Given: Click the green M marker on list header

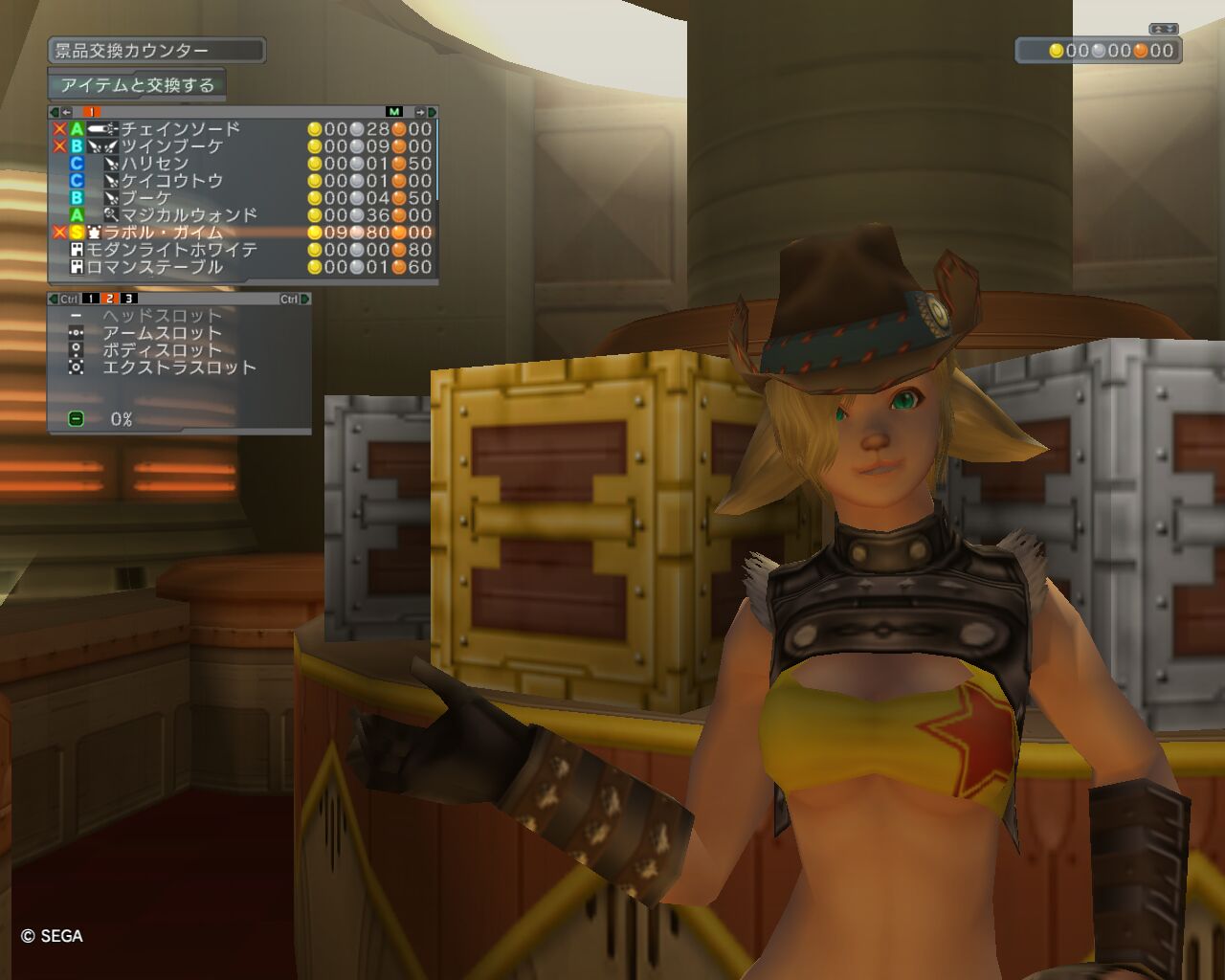Looking at the screenshot, I should tap(394, 112).
